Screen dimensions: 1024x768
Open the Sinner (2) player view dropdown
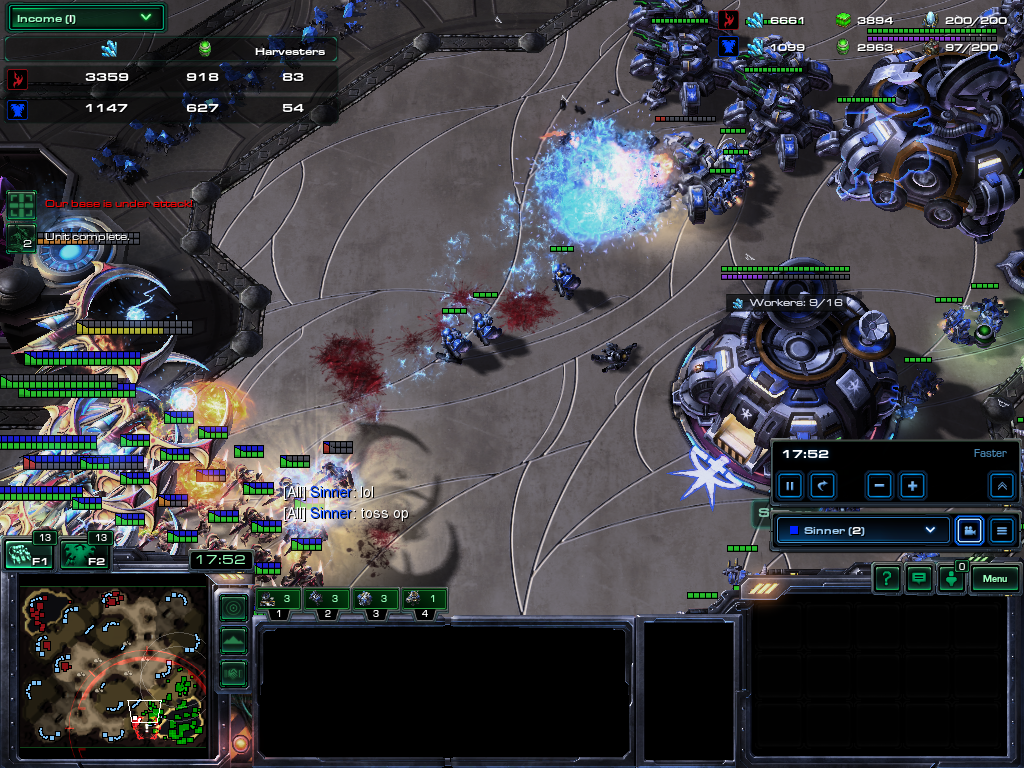coord(861,530)
